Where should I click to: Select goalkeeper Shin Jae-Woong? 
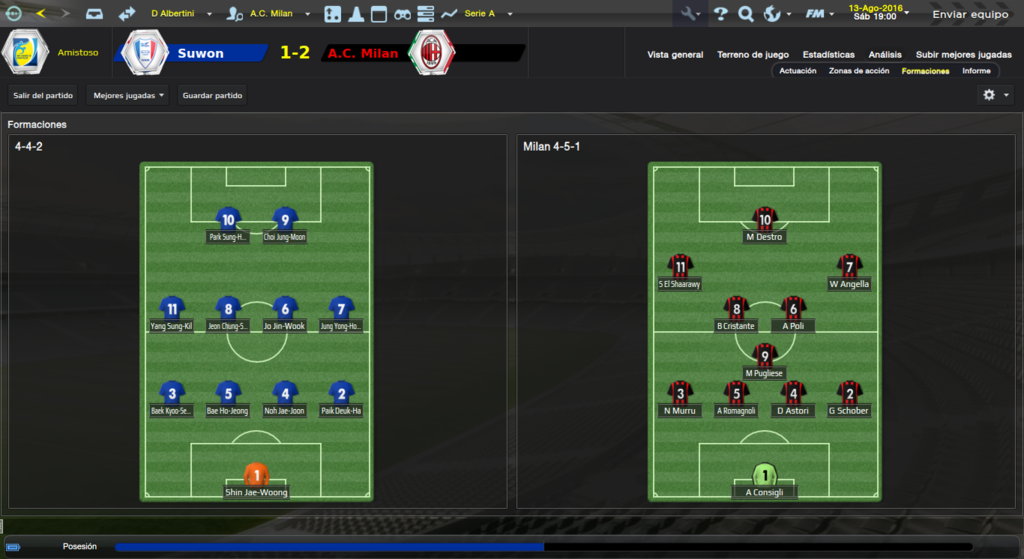(x=257, y=481)
